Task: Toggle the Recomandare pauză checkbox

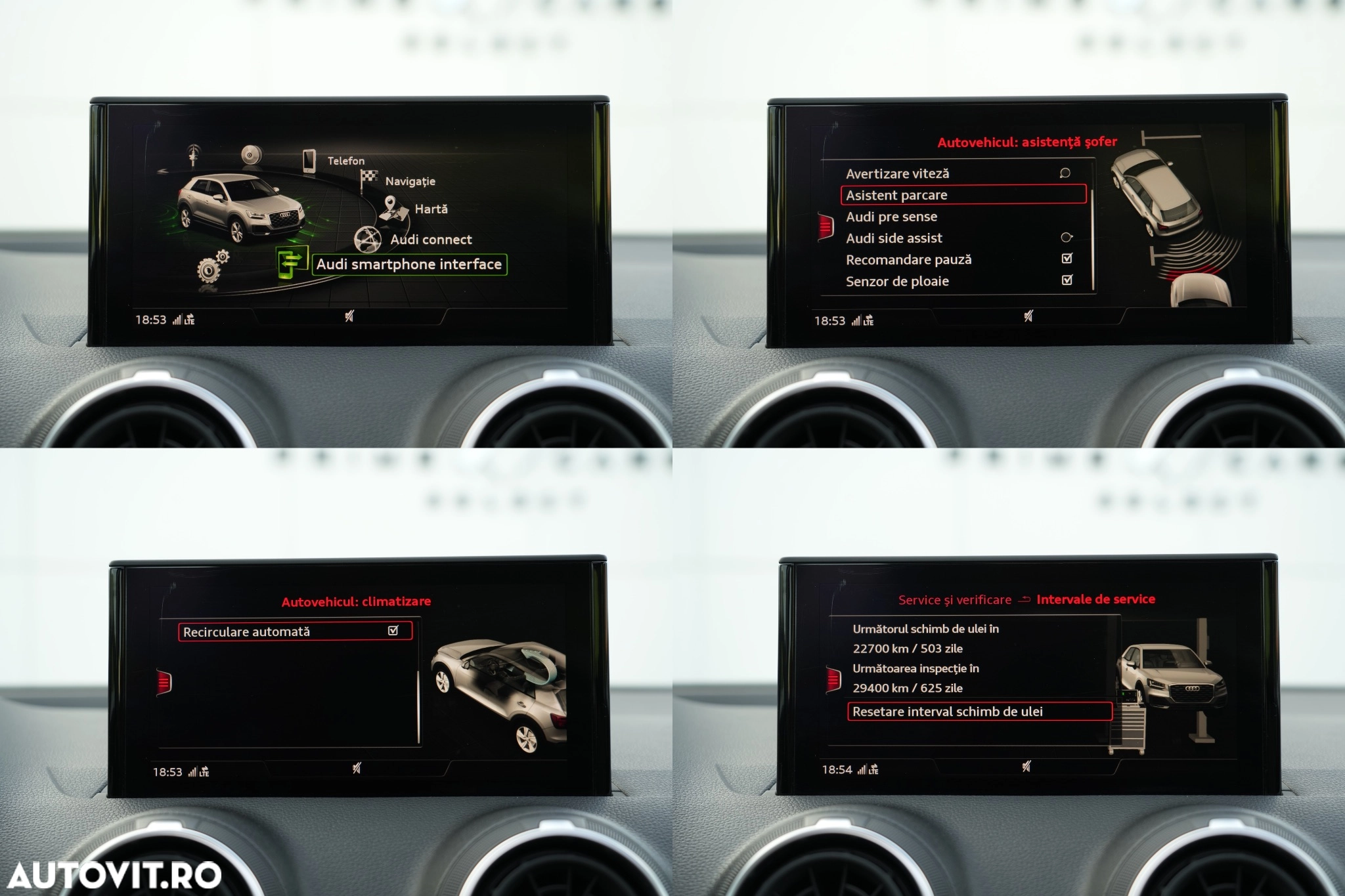Action: click(1067, 259)
